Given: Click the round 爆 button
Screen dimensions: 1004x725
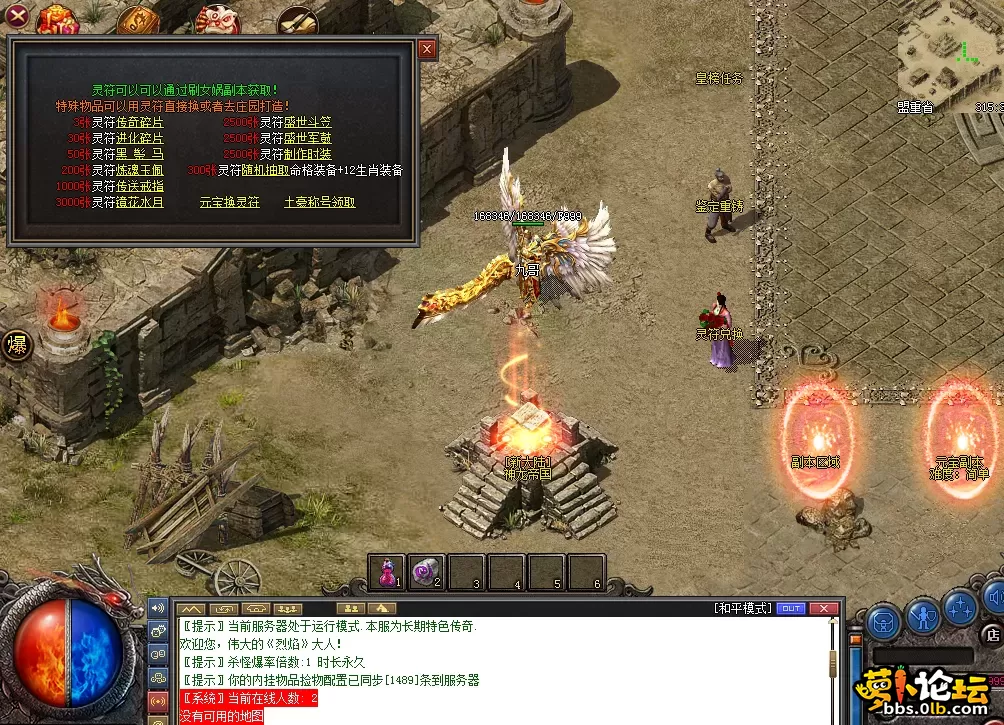Looking at the screenshot, I should pyautogui.click(x=19, y=345).
